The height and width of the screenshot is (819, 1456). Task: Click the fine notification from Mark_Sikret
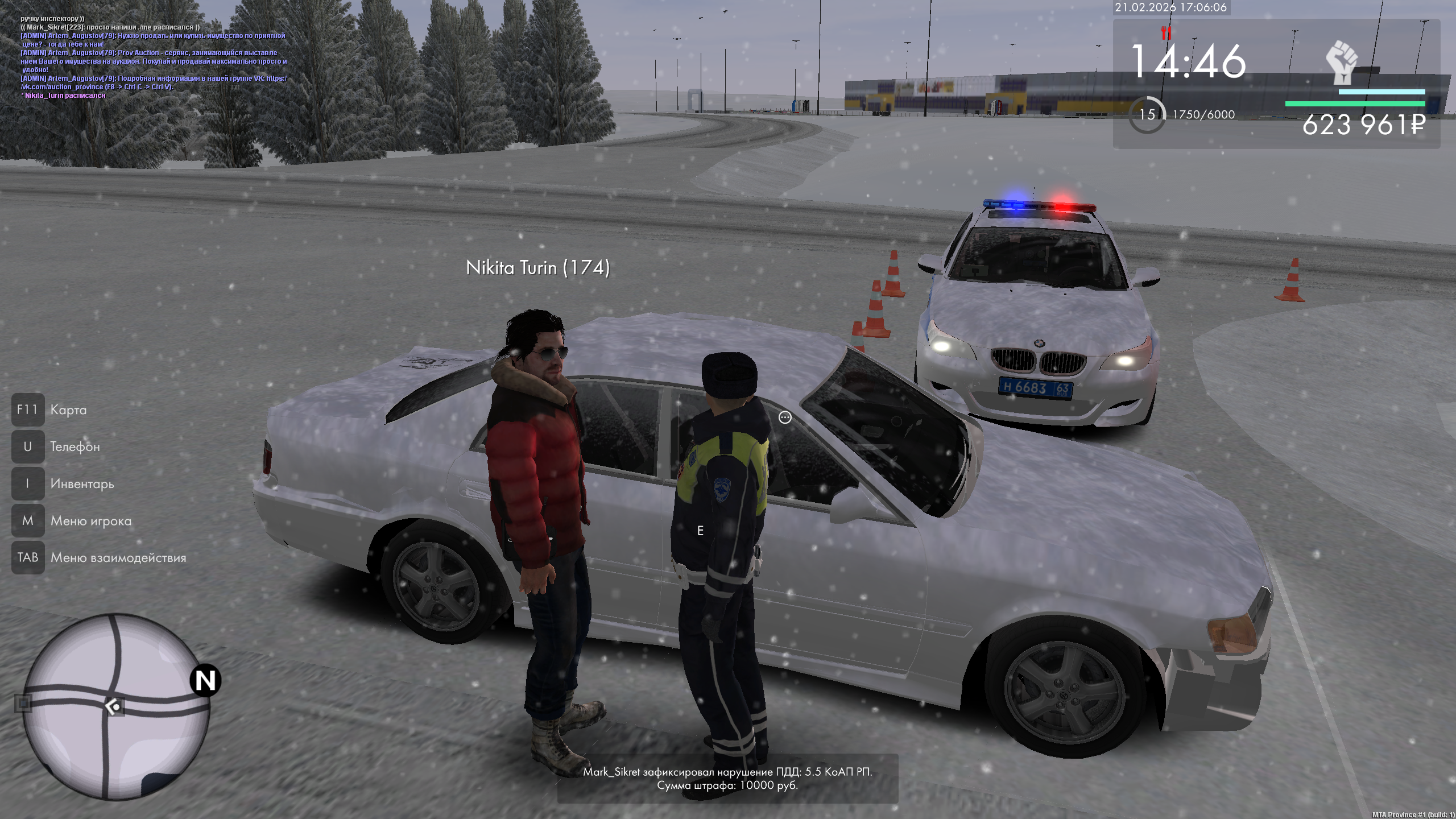(727, 779)
